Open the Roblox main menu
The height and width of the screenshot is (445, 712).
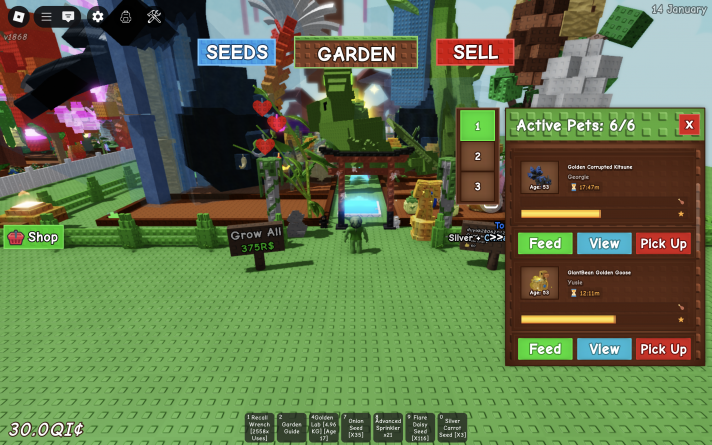17,15
